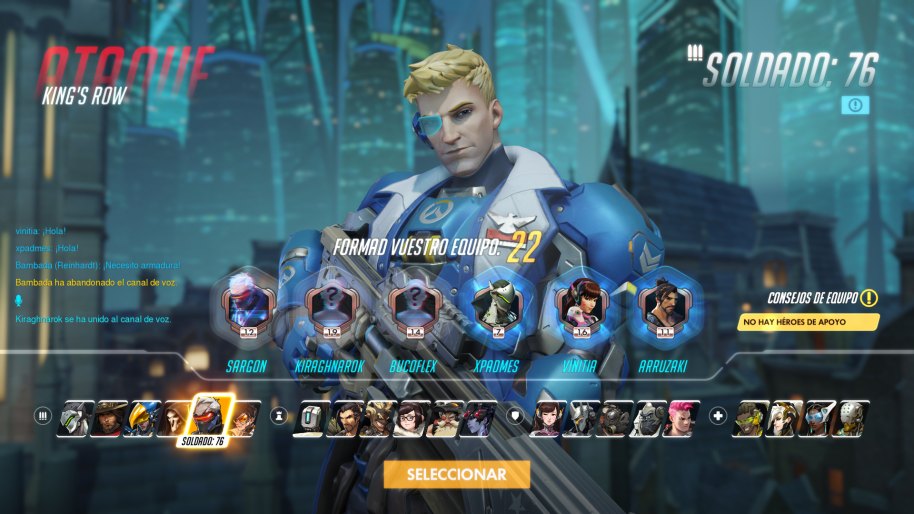Click the voice channel microphone icon in chat
This screenshot has width=914, height=514.
tap(18, 300)
